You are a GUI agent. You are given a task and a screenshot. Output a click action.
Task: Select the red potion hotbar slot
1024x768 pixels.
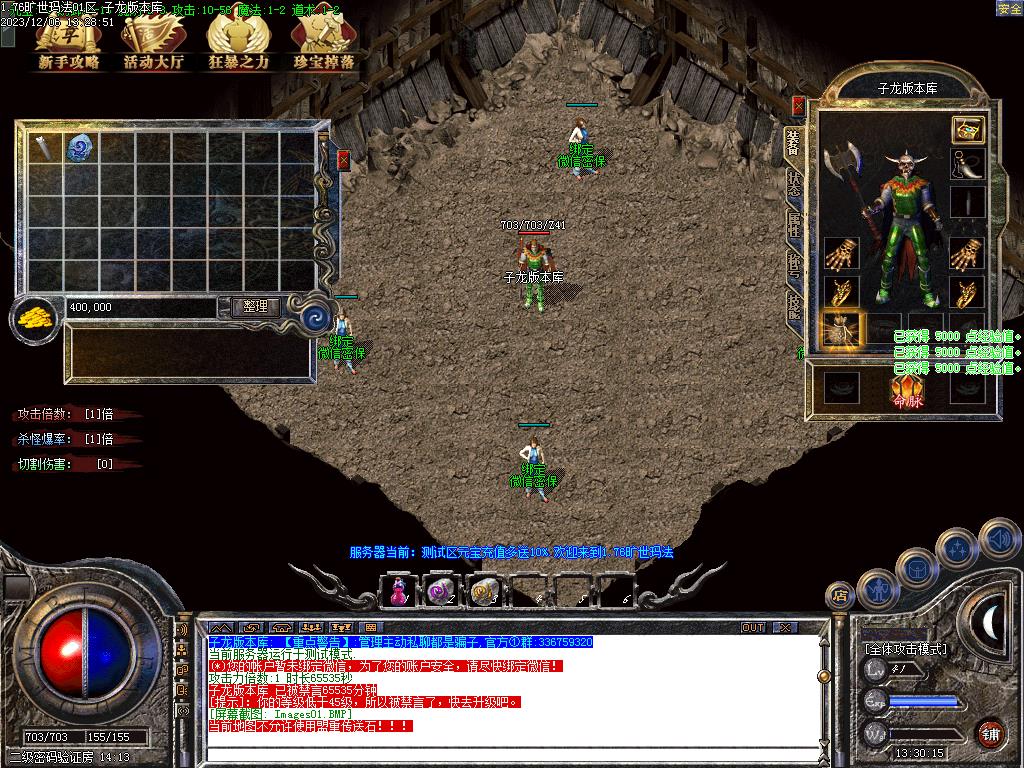pos(399,591)
